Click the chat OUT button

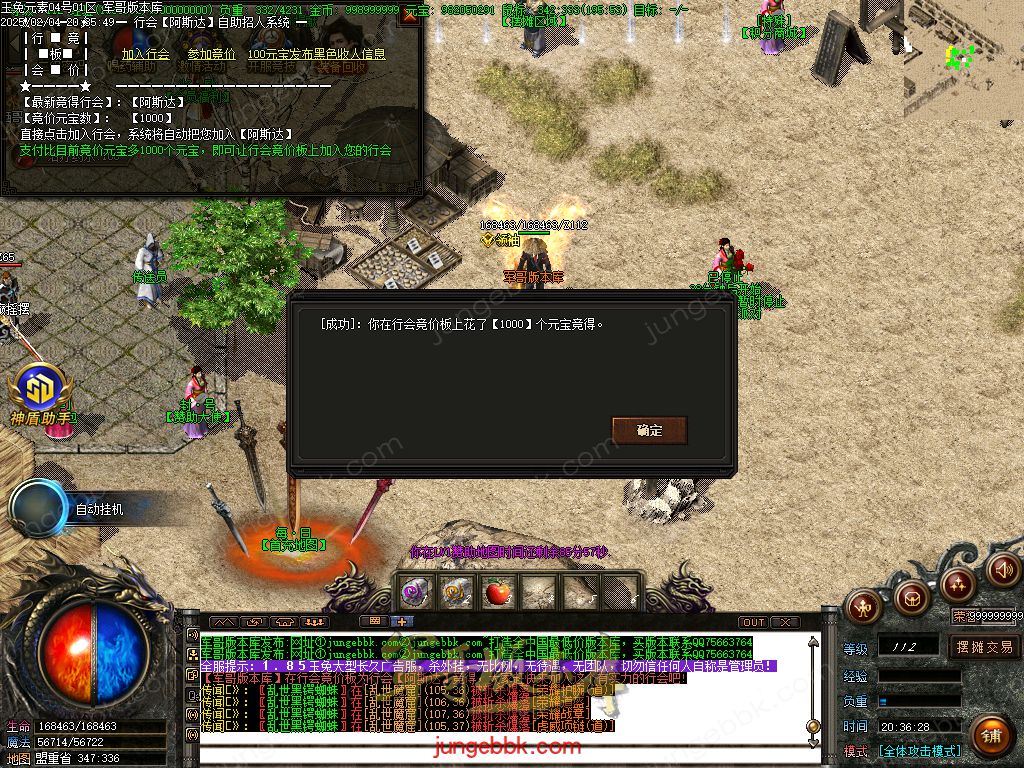point(753,622)
